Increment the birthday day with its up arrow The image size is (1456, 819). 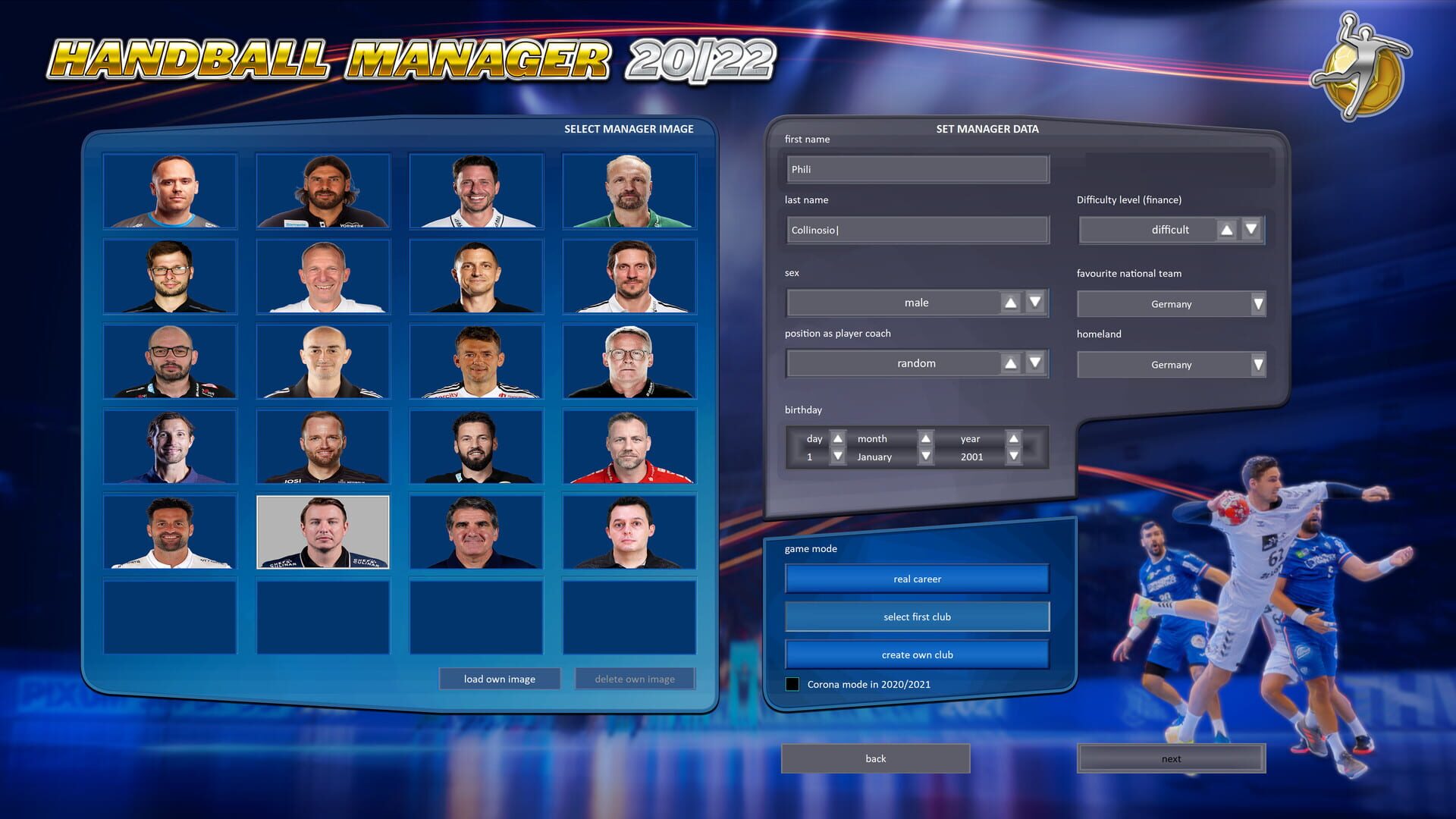tap(837, 438)
